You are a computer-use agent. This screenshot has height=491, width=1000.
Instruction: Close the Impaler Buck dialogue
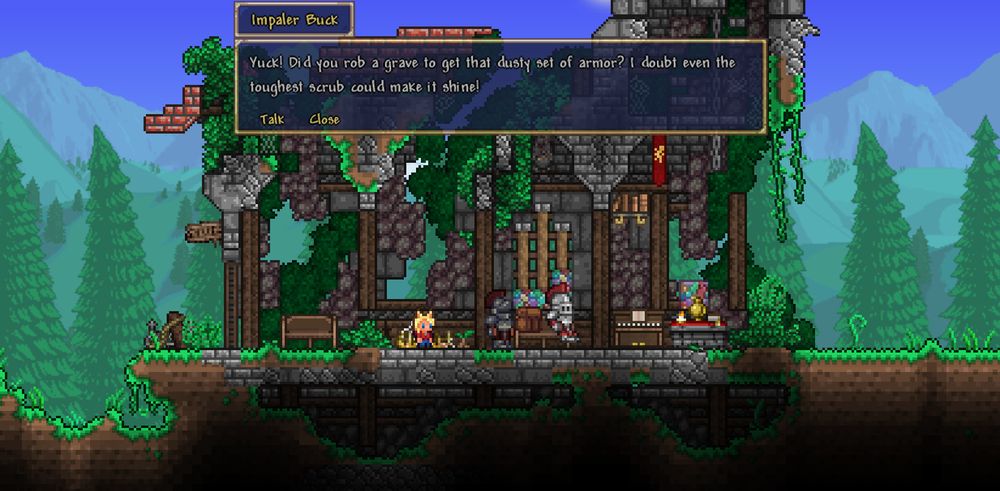point(324,120)
